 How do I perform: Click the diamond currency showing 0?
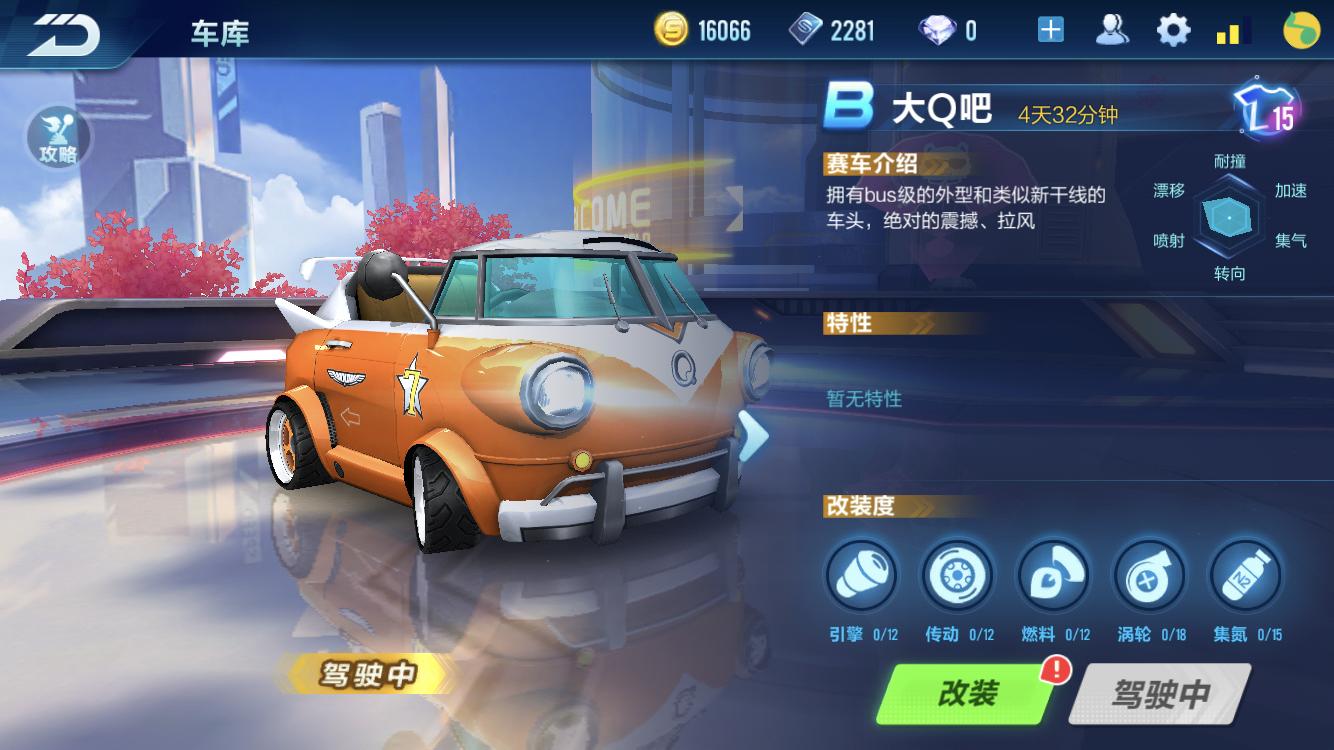(950, 30)
